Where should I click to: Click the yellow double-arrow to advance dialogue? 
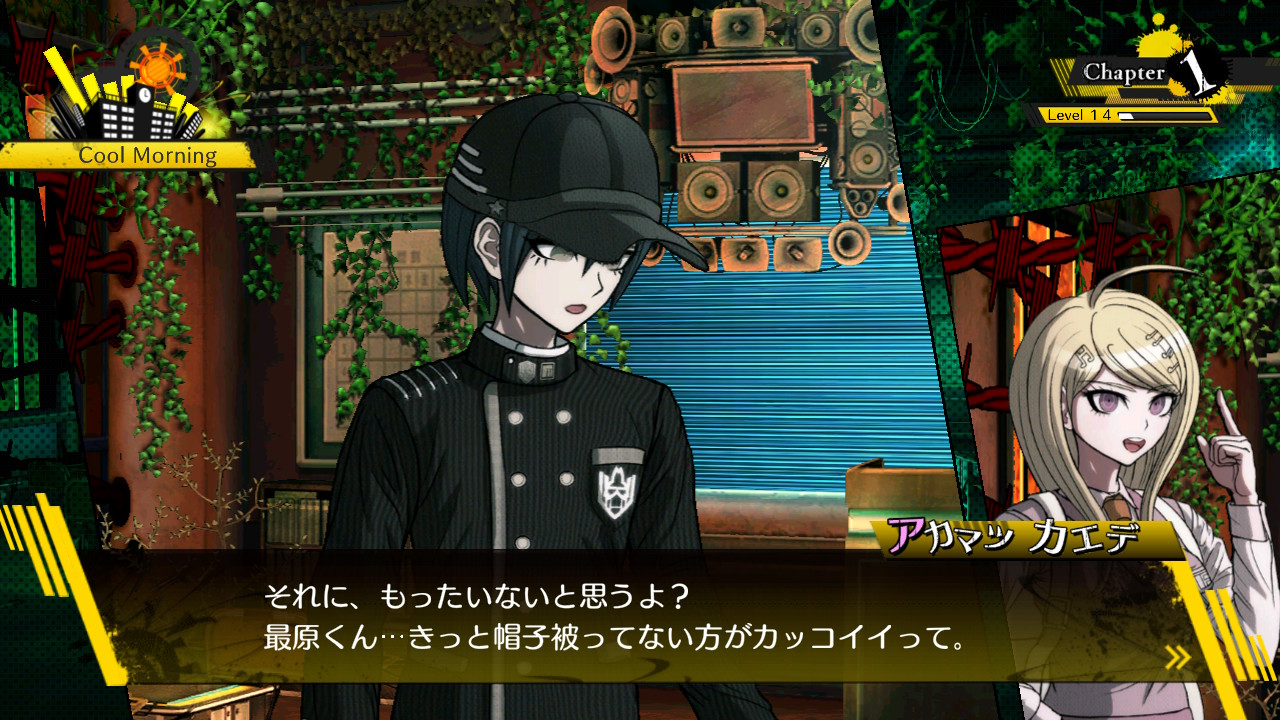click(x=1177, y=657)
